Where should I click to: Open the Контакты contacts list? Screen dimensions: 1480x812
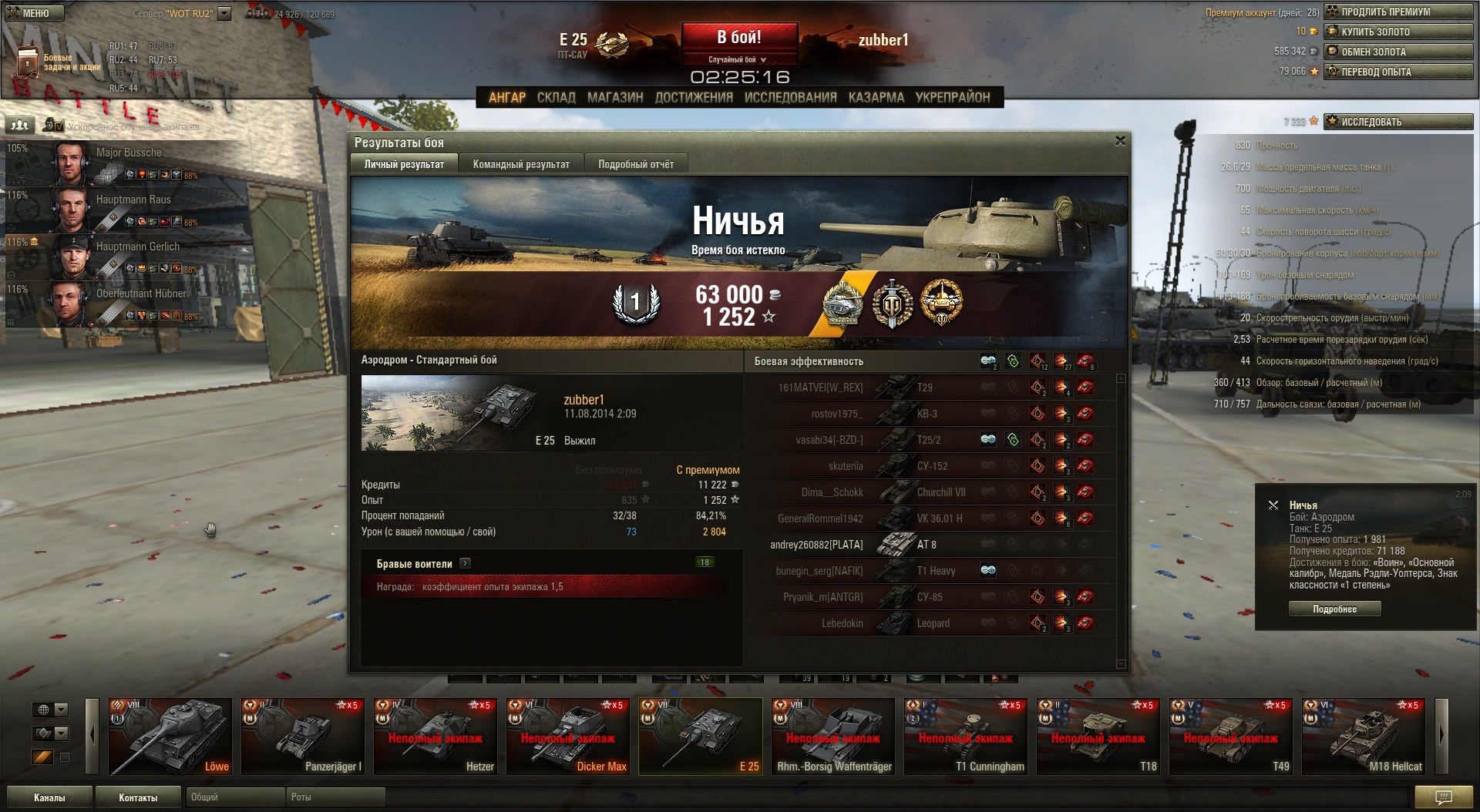(138, 797)
